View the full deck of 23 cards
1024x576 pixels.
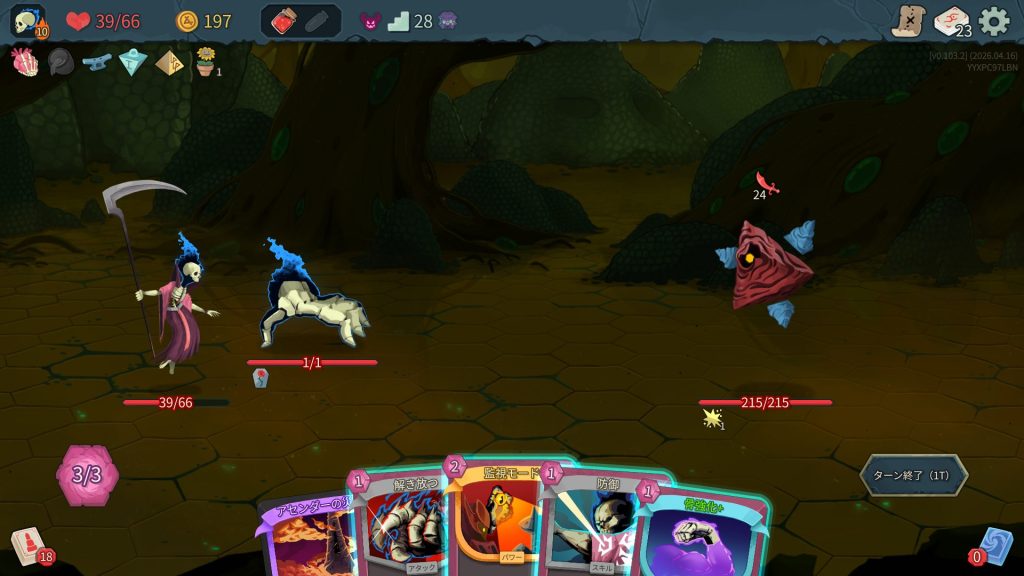(x=951, y=21)
